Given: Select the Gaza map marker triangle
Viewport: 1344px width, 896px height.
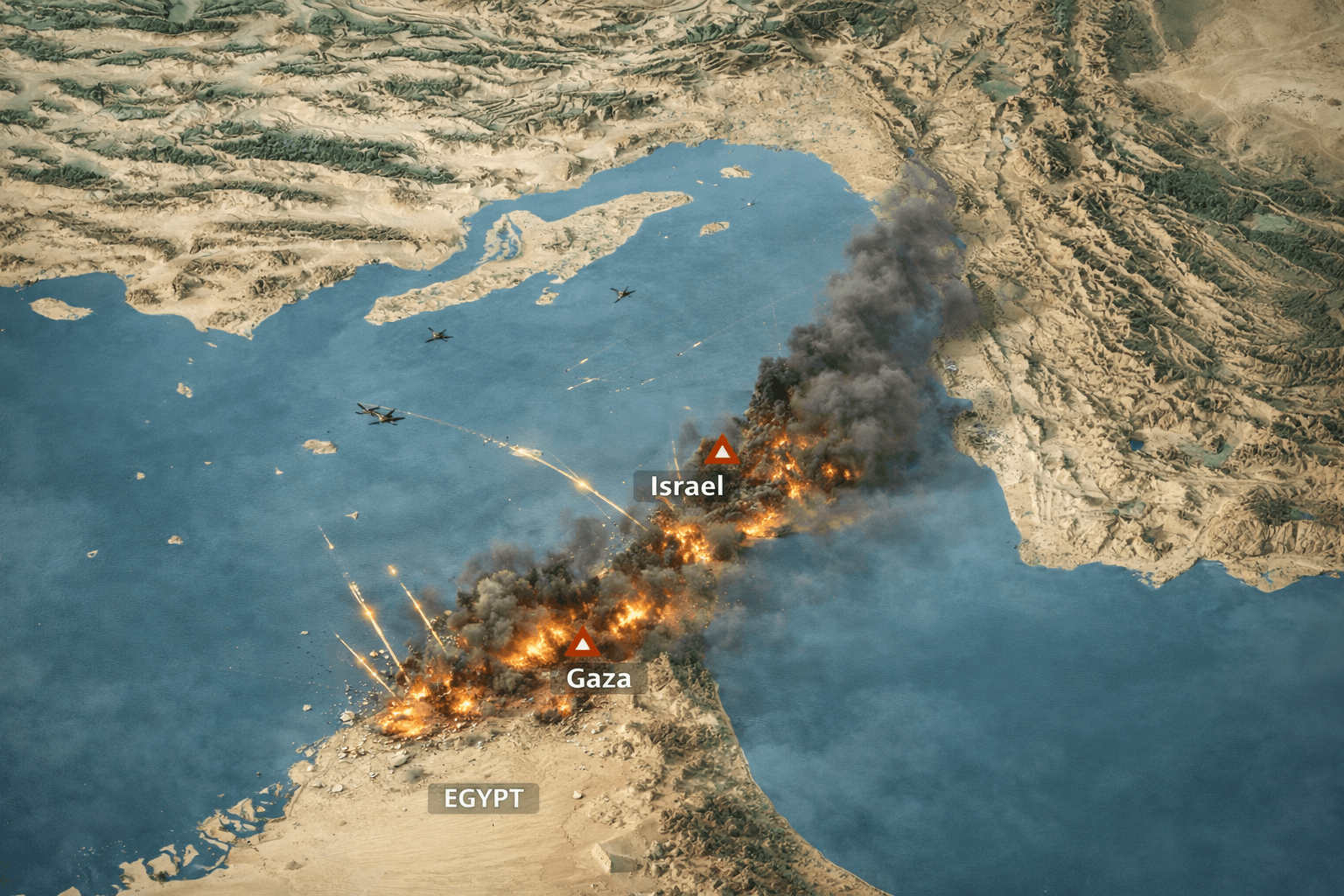Looking at the screenshot, I should pos(582,644).
